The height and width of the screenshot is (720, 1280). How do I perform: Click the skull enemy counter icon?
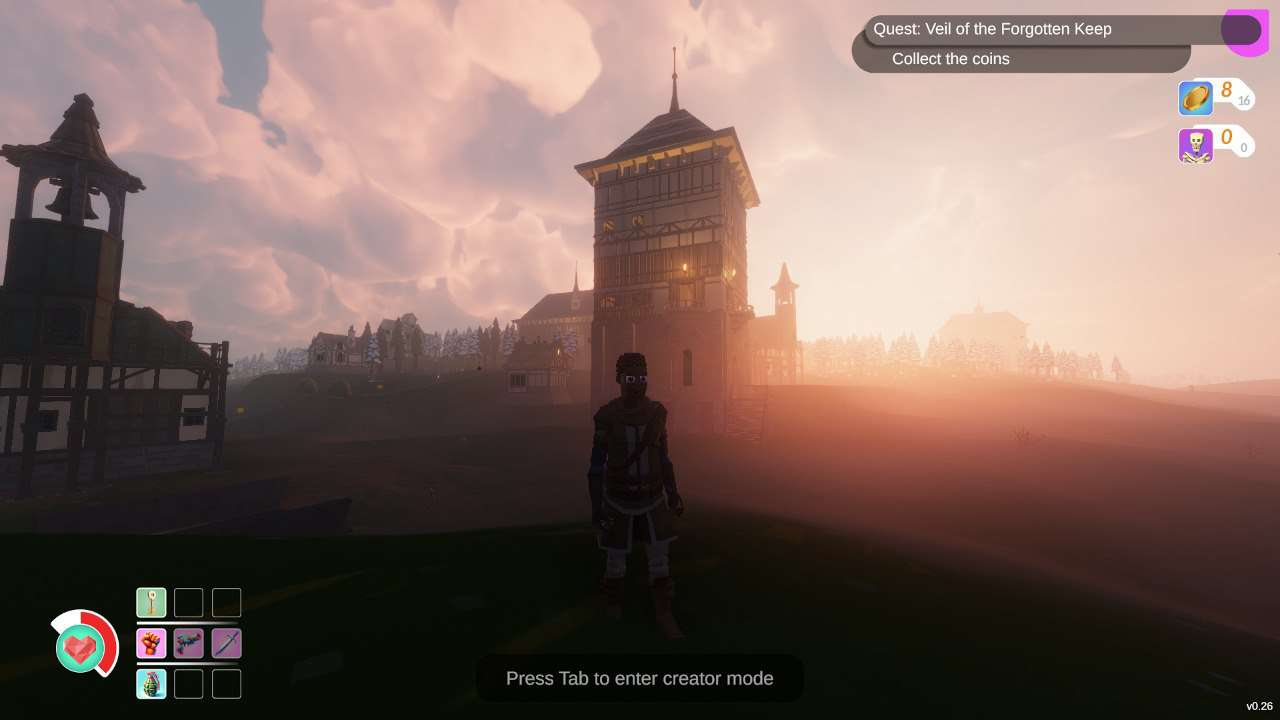[1196, 145]
